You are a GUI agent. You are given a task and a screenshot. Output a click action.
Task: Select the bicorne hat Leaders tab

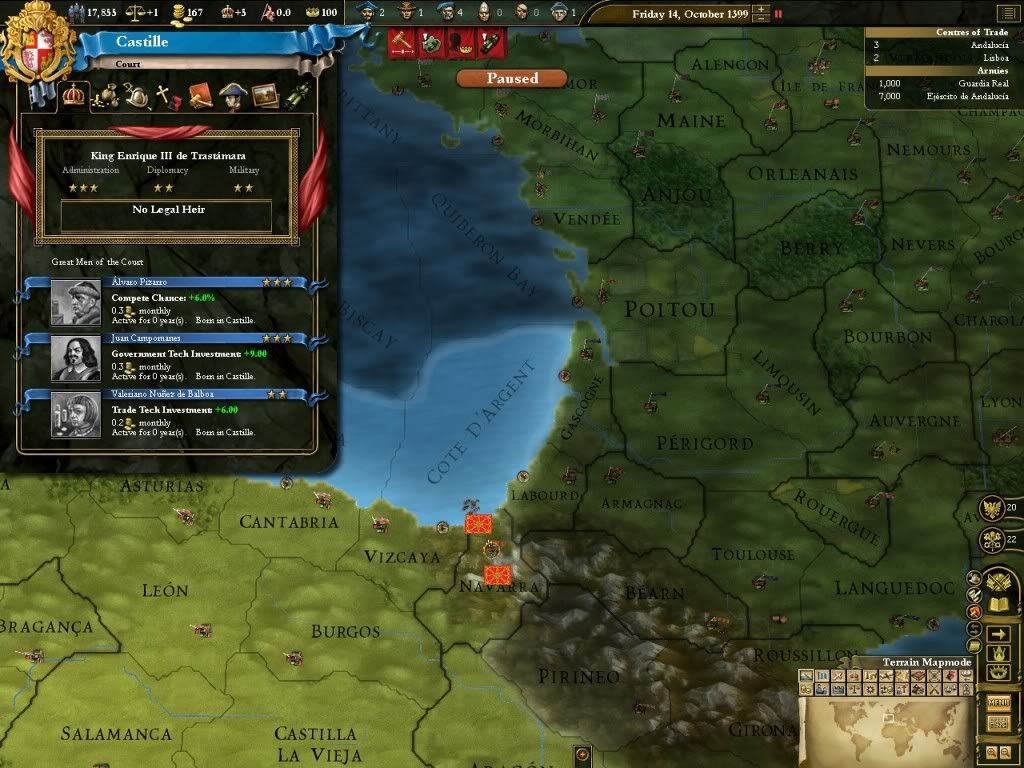point(233,96)
